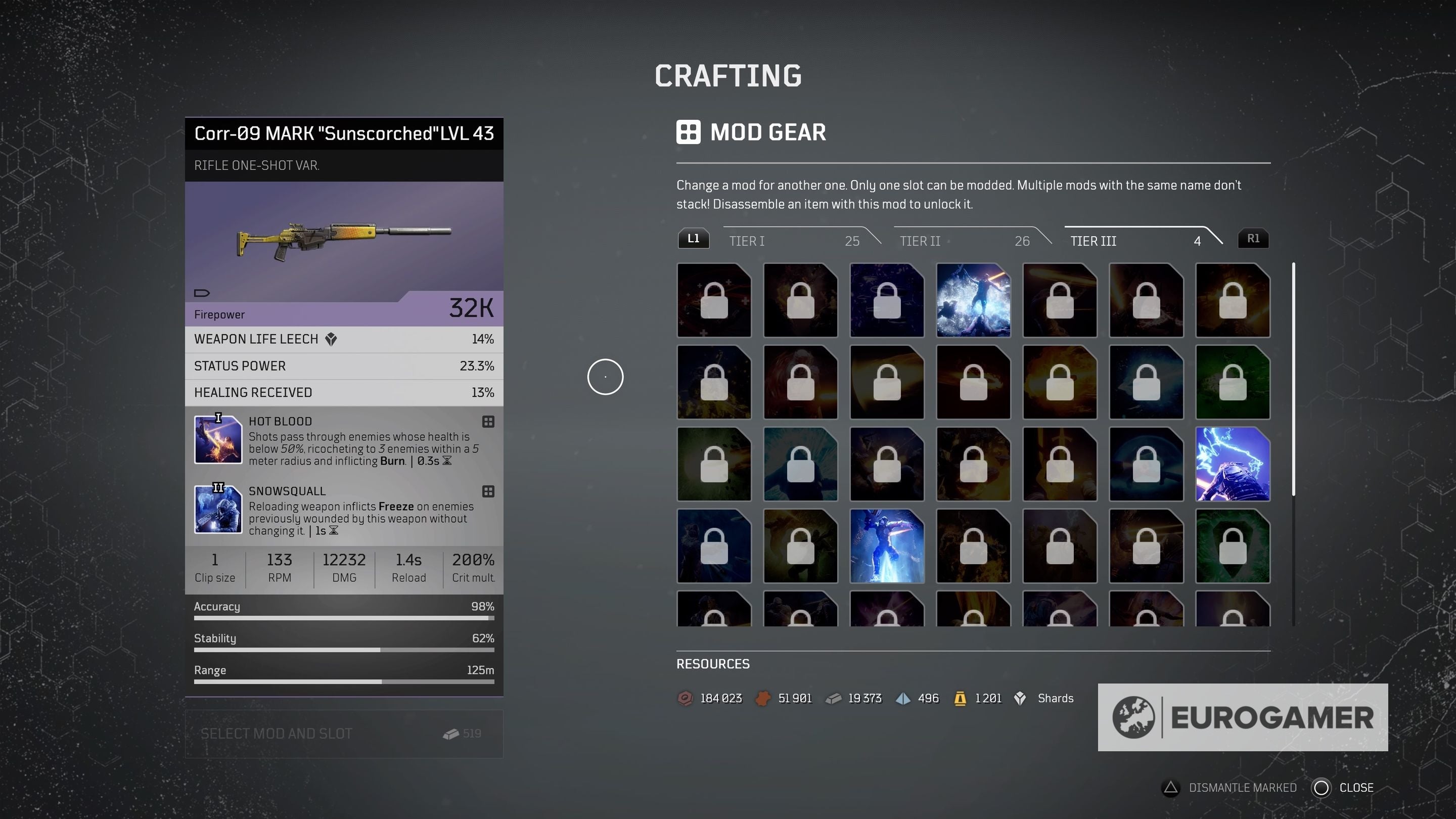1456x819 pixels.
Task: Click the Shards resource icon
Action: point(1020,698)
